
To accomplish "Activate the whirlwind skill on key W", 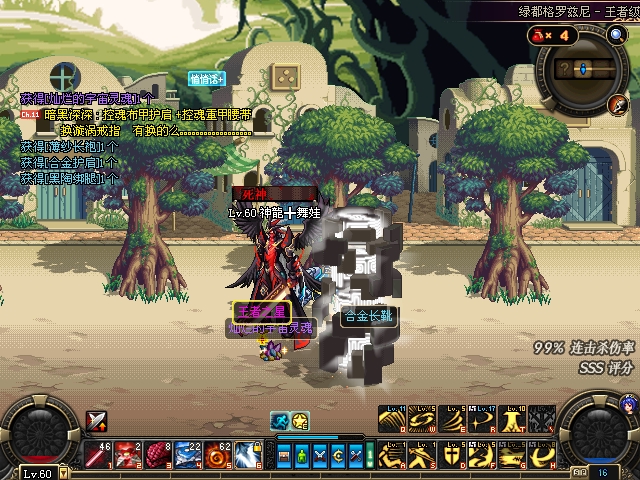I will pyautogui.click(x=423, y=420).
